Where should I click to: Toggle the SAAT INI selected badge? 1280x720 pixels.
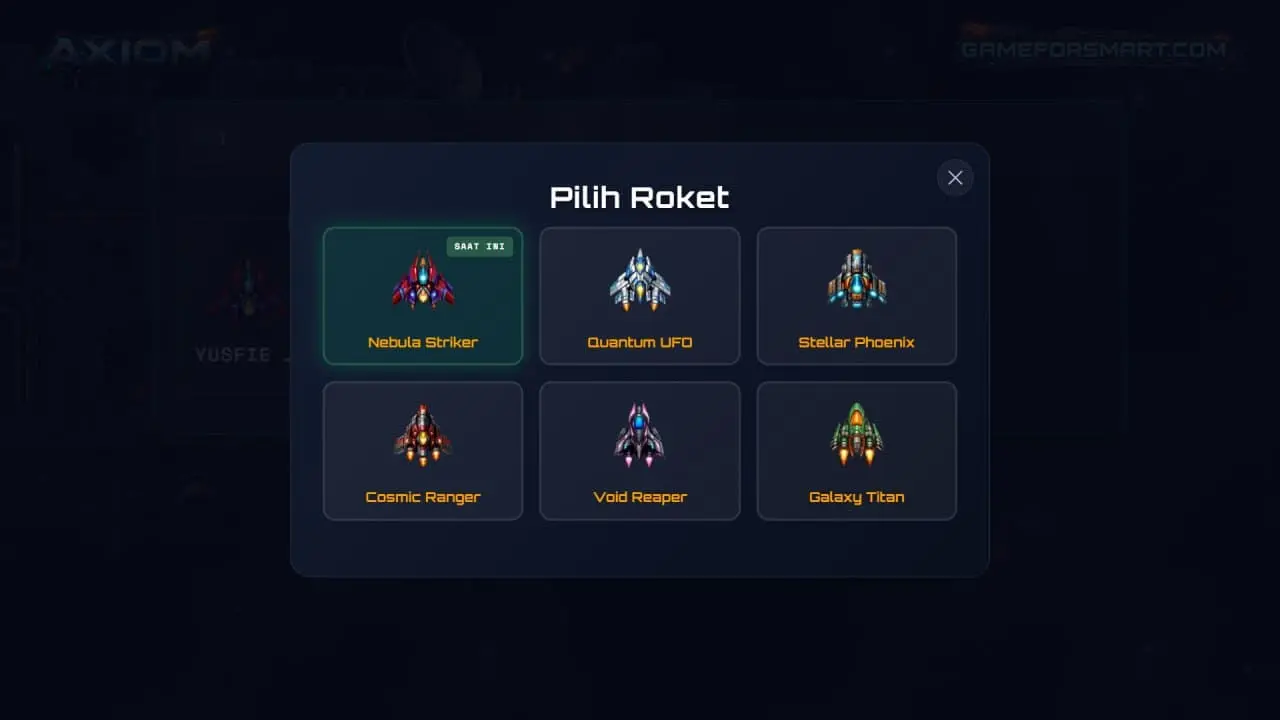[480, 246]
